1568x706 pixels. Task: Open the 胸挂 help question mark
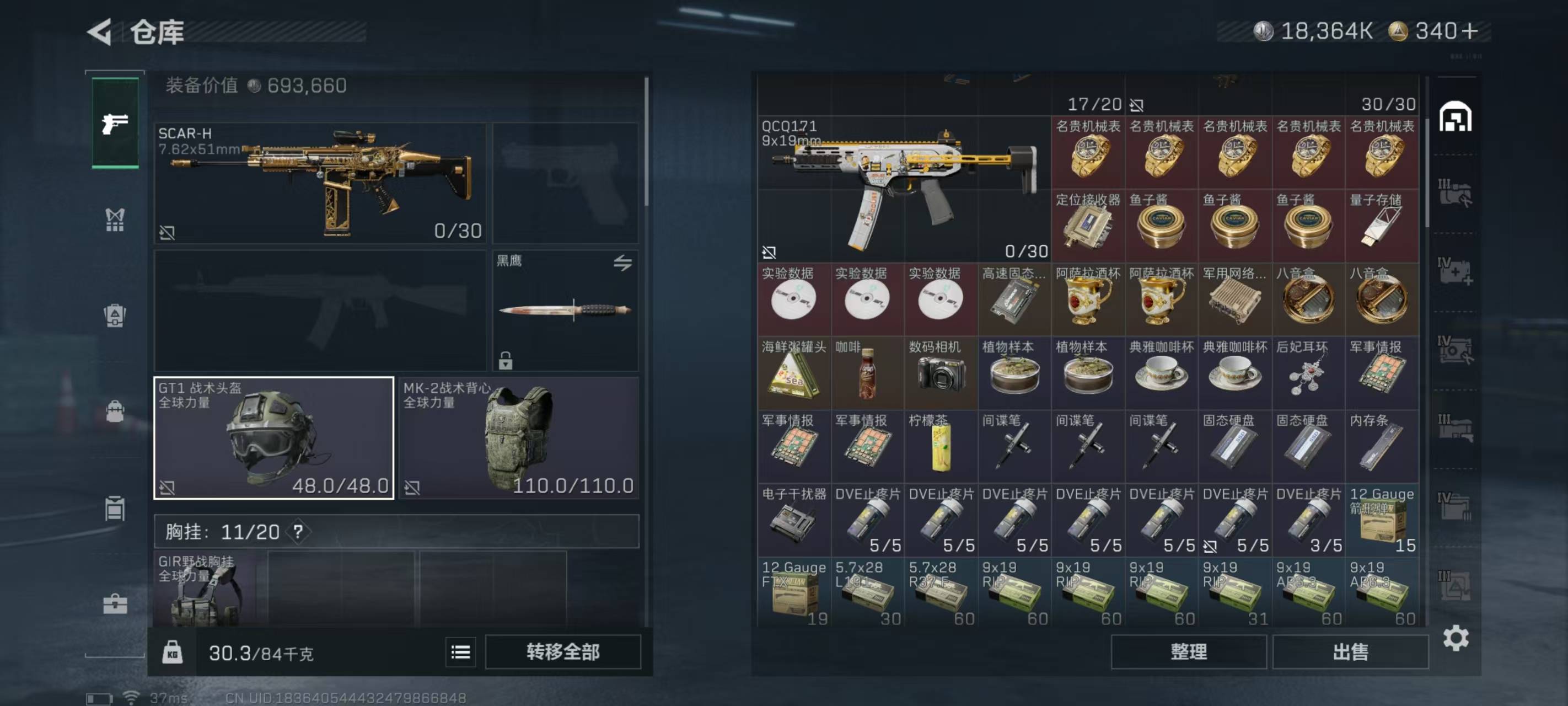point(298,532)
